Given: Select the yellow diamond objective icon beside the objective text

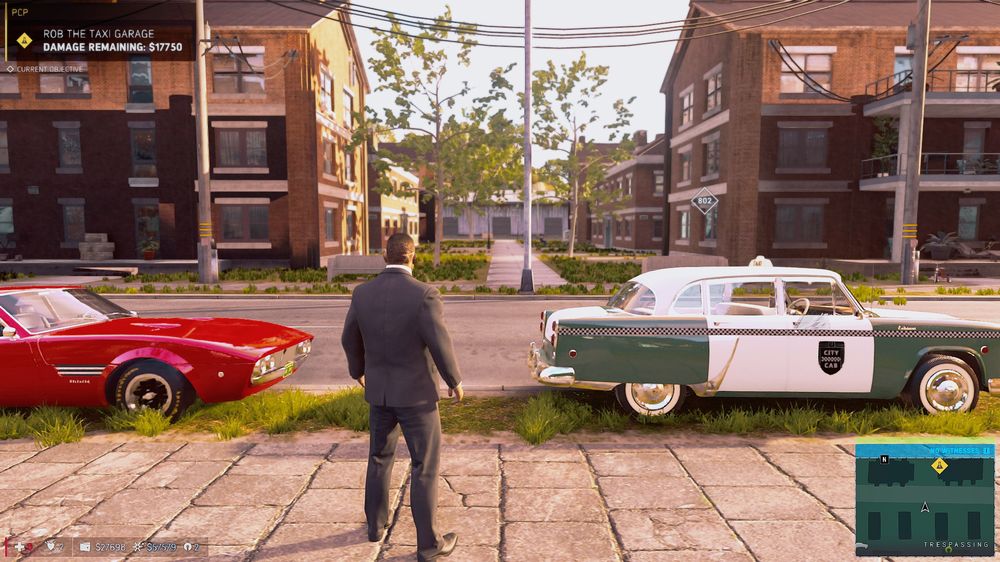Looking at the screenshot, I should [24, 40].
